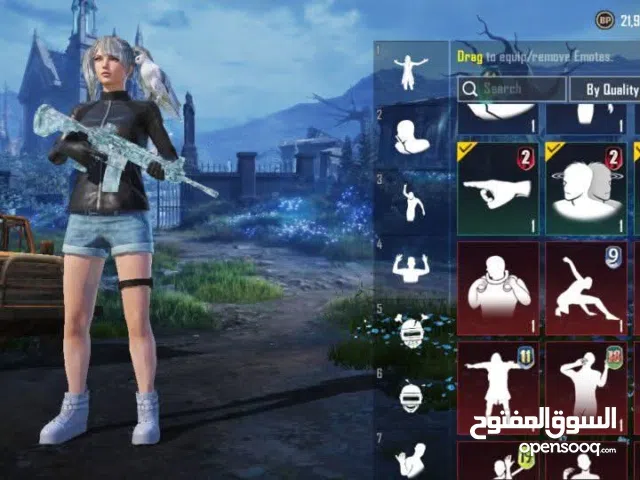Select equipped slot 6 helmet emote

[412, 397]
